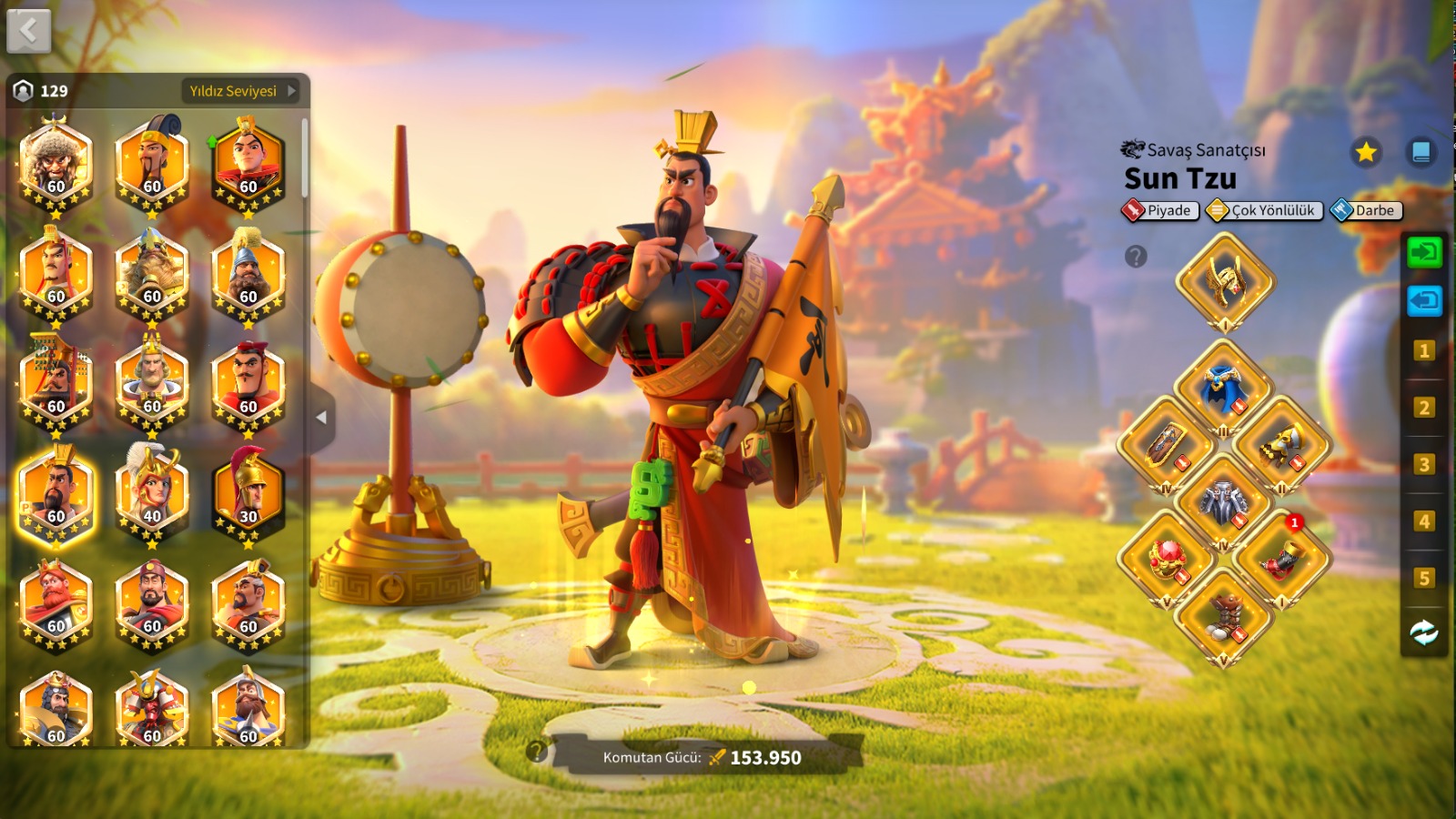
Task: Toggle the favorite star for Sun Tzu
Action: [x=1366, y=152]
